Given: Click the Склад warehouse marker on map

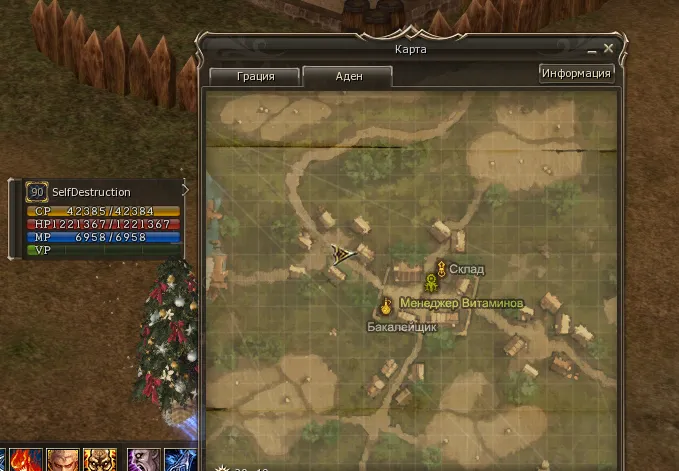Looking at the screenshot, I should (440, 268).
